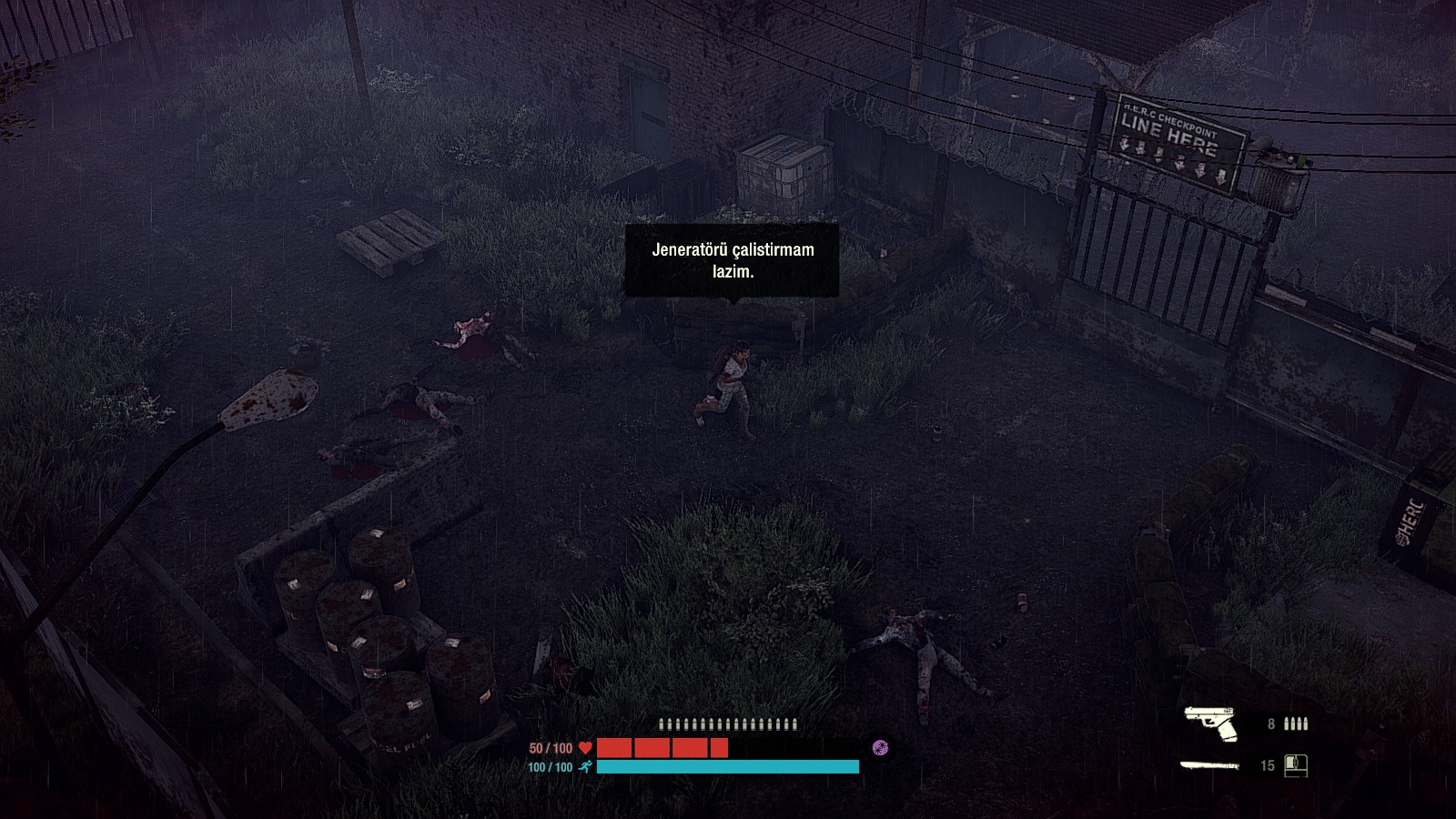Select the machete melee weapon icon
Image resolution: width=1456 pixels, height=819 pixels.
click(1210, 766)
